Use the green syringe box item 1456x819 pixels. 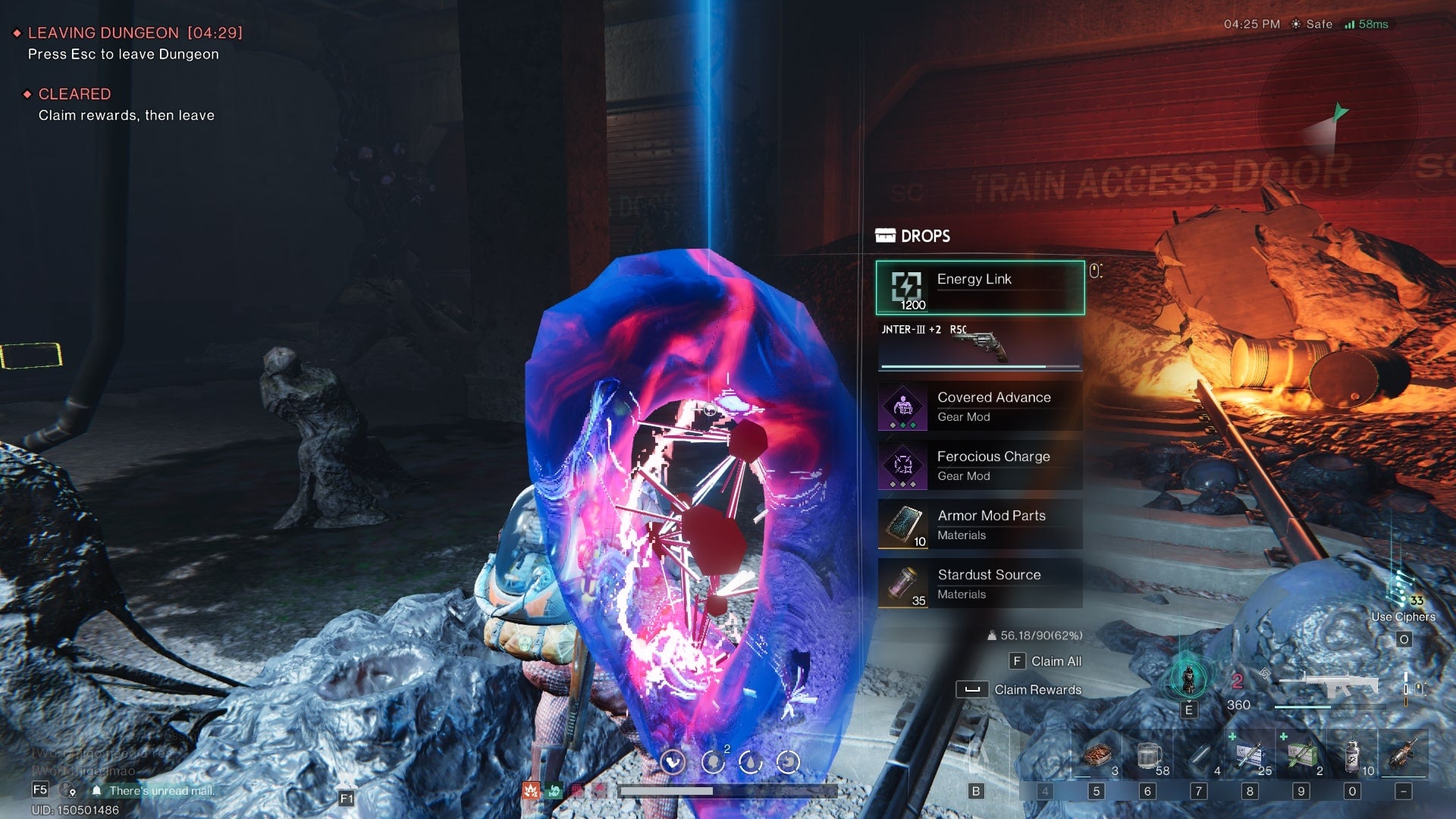[x=1301, y=755]
